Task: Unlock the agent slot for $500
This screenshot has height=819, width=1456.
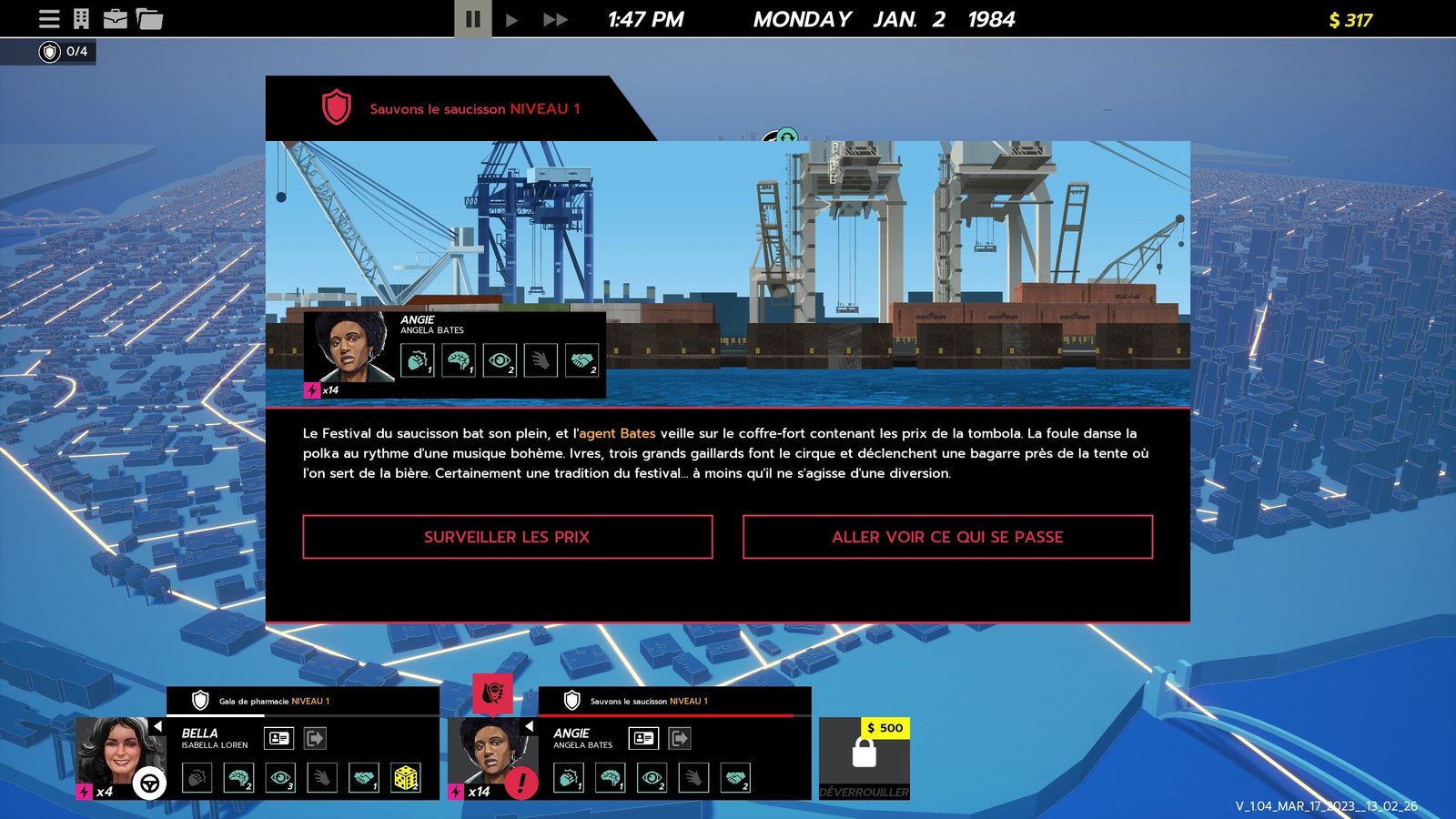Action: pyautogui.click(x=864, y=759)
